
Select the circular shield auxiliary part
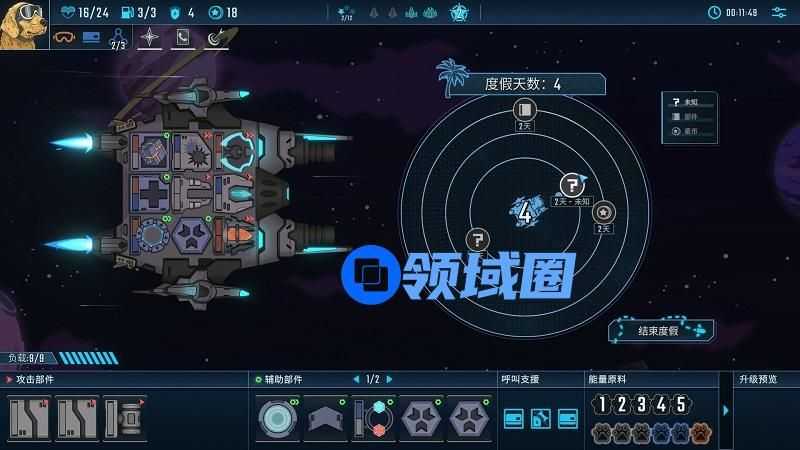[x=277, y=417]
